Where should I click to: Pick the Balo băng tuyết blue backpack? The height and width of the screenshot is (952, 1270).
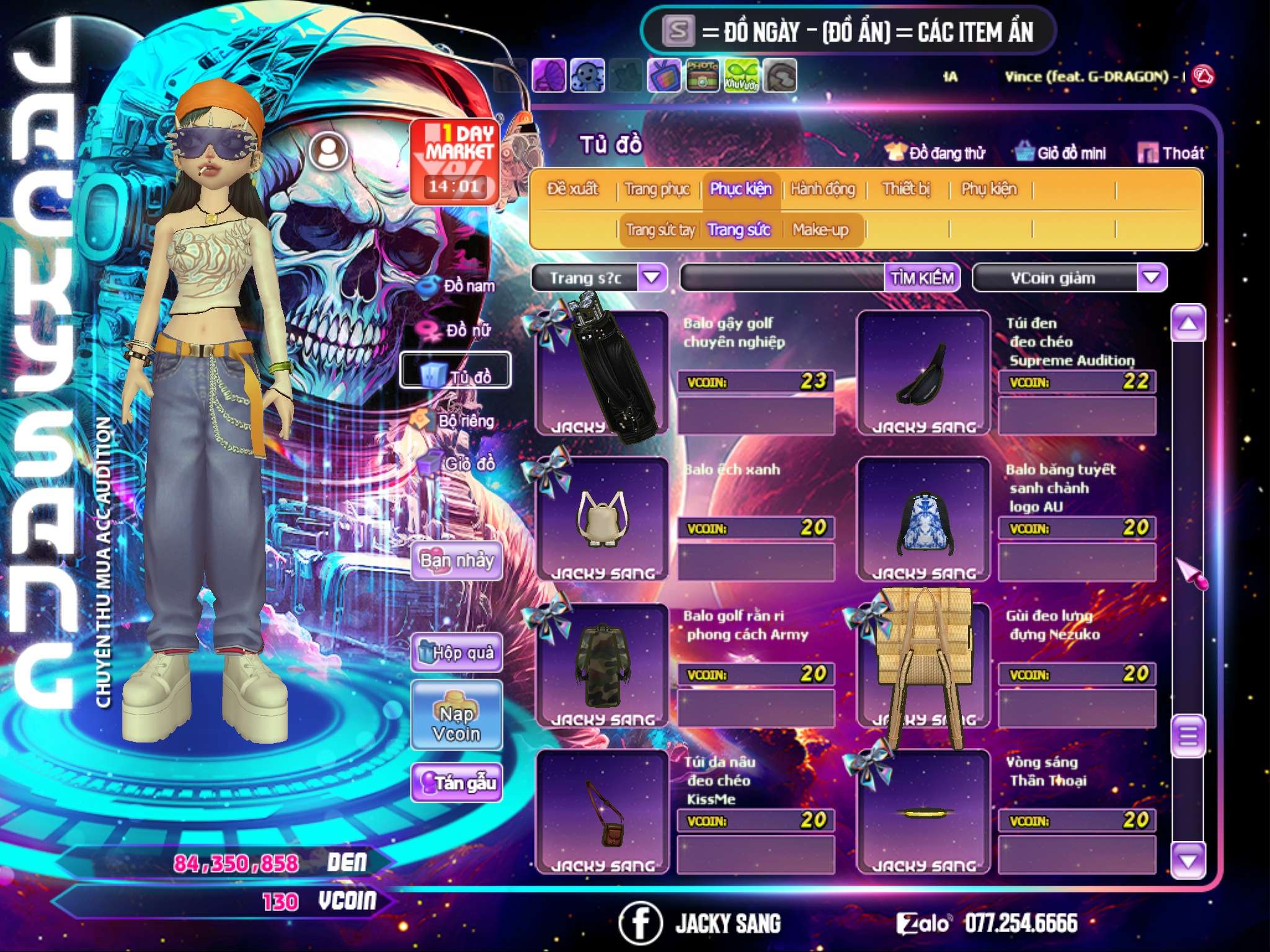pos(923,519)
